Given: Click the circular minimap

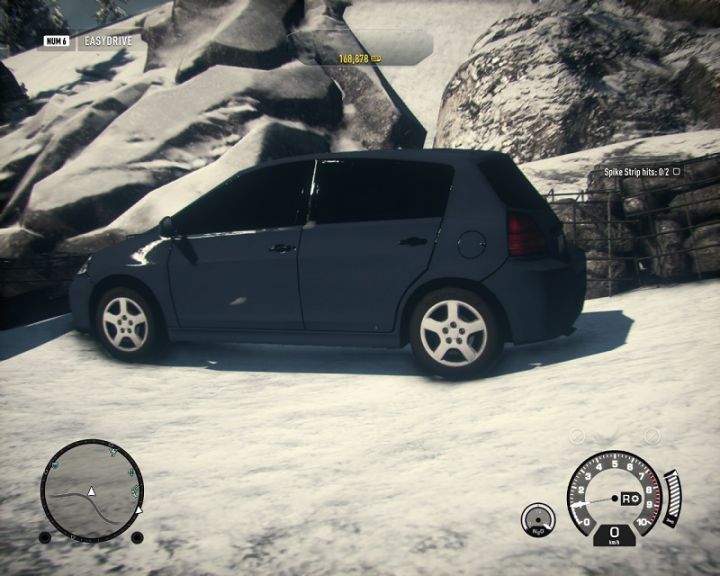Looking at the screenshot, I should [x=92, y=491].
